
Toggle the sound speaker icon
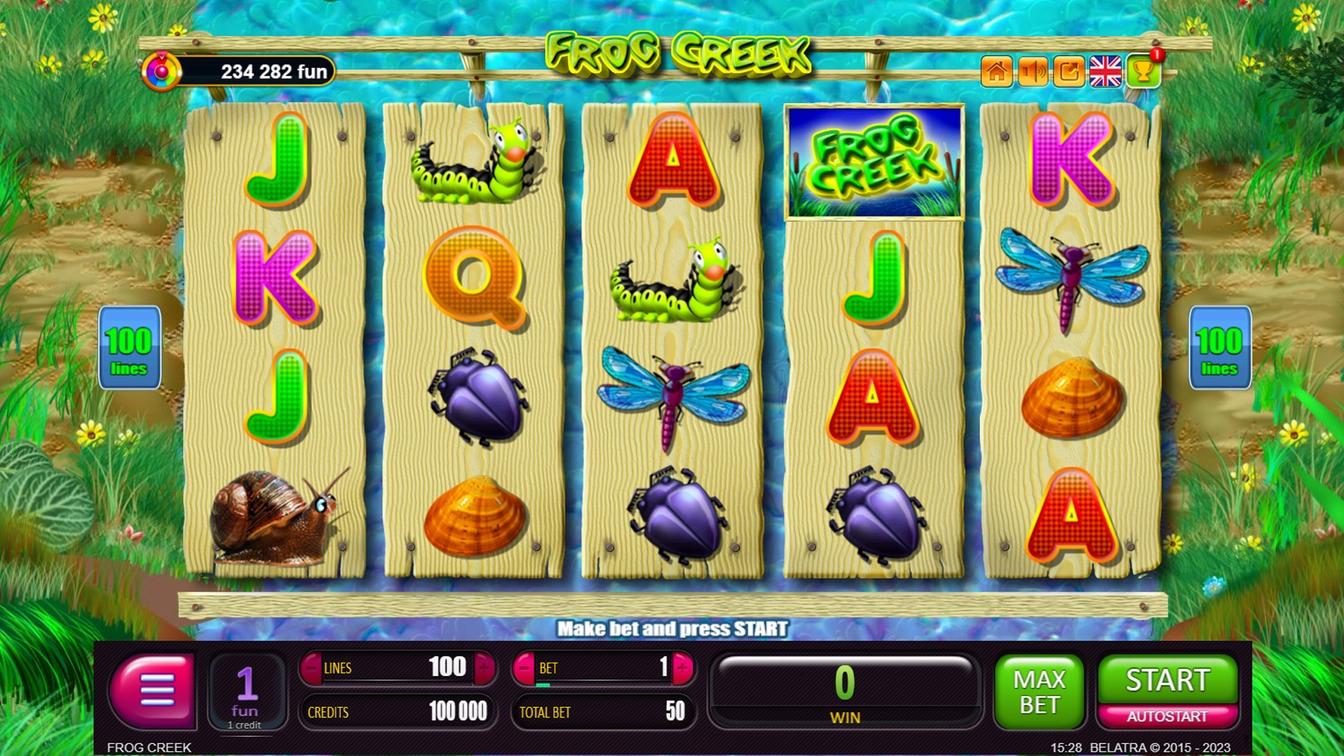(1033, 72)
